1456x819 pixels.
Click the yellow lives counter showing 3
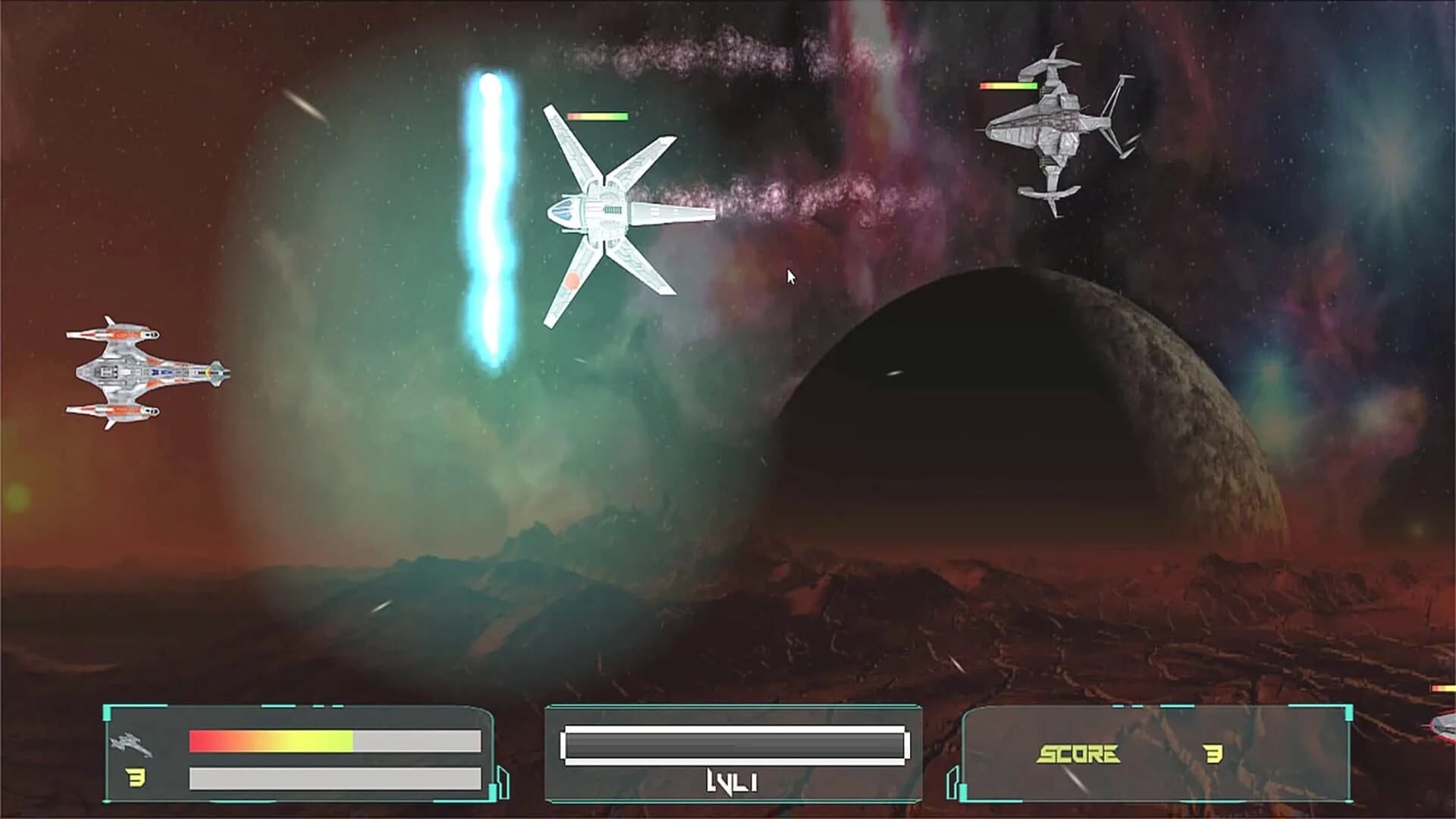point(135,777)
